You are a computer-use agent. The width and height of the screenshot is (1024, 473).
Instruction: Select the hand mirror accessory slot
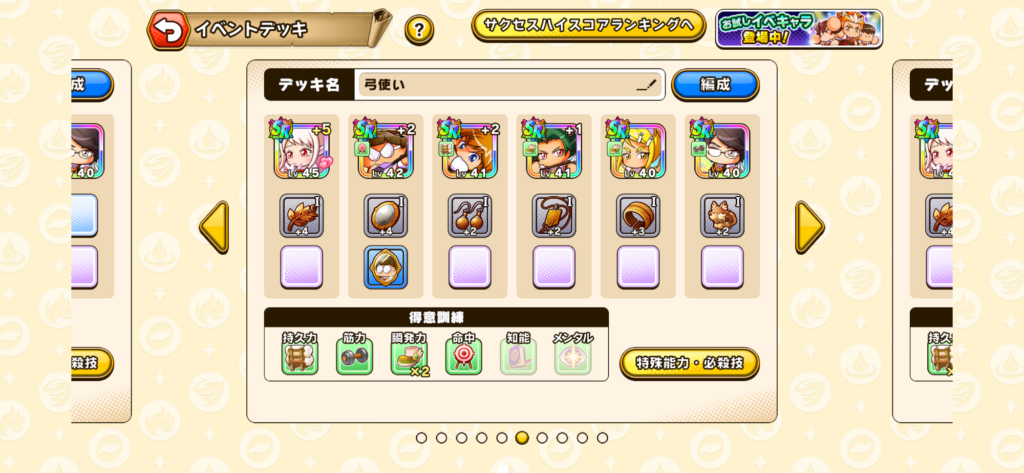386,216
